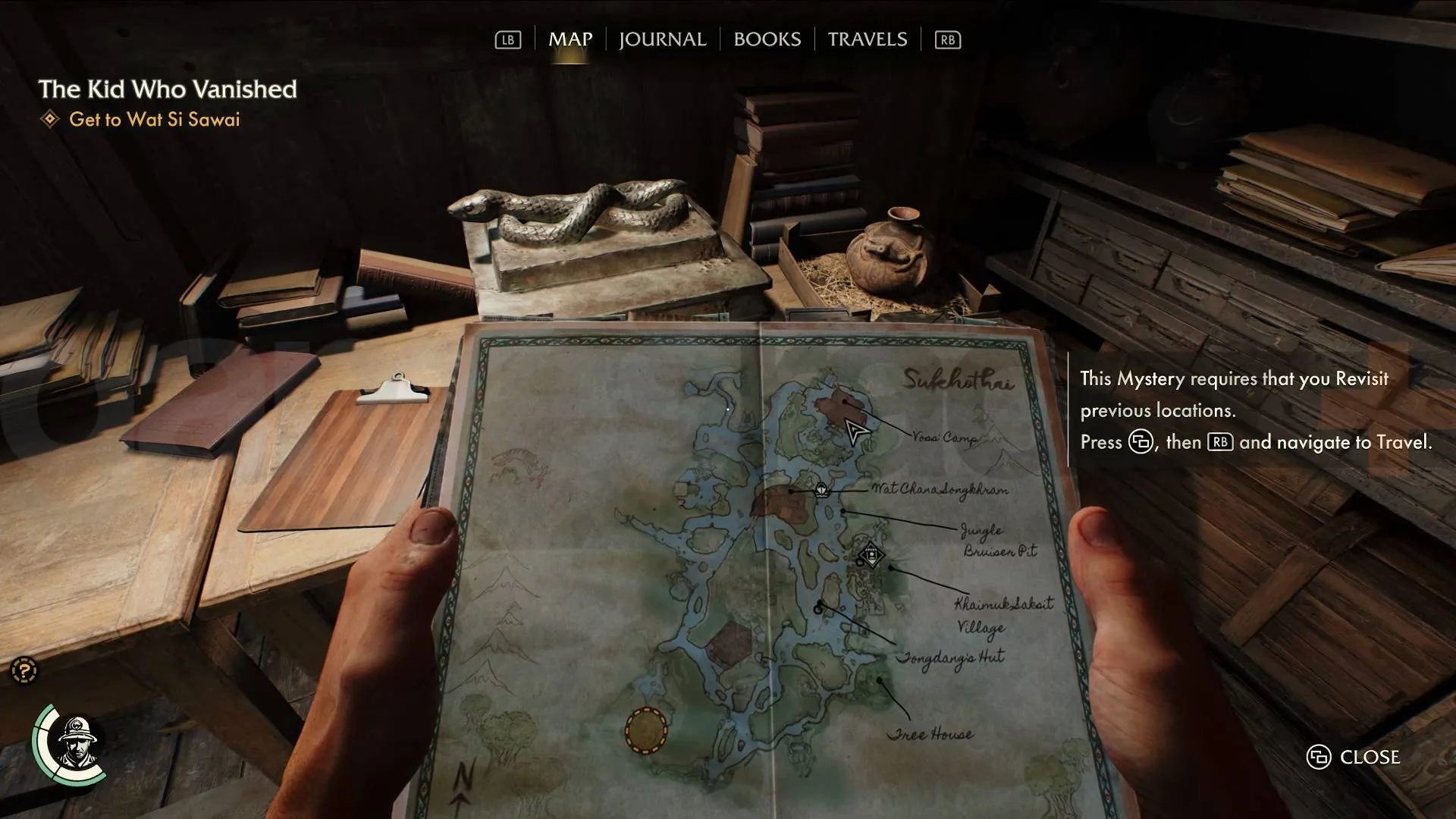Close the map screen

click(1354, 757)
